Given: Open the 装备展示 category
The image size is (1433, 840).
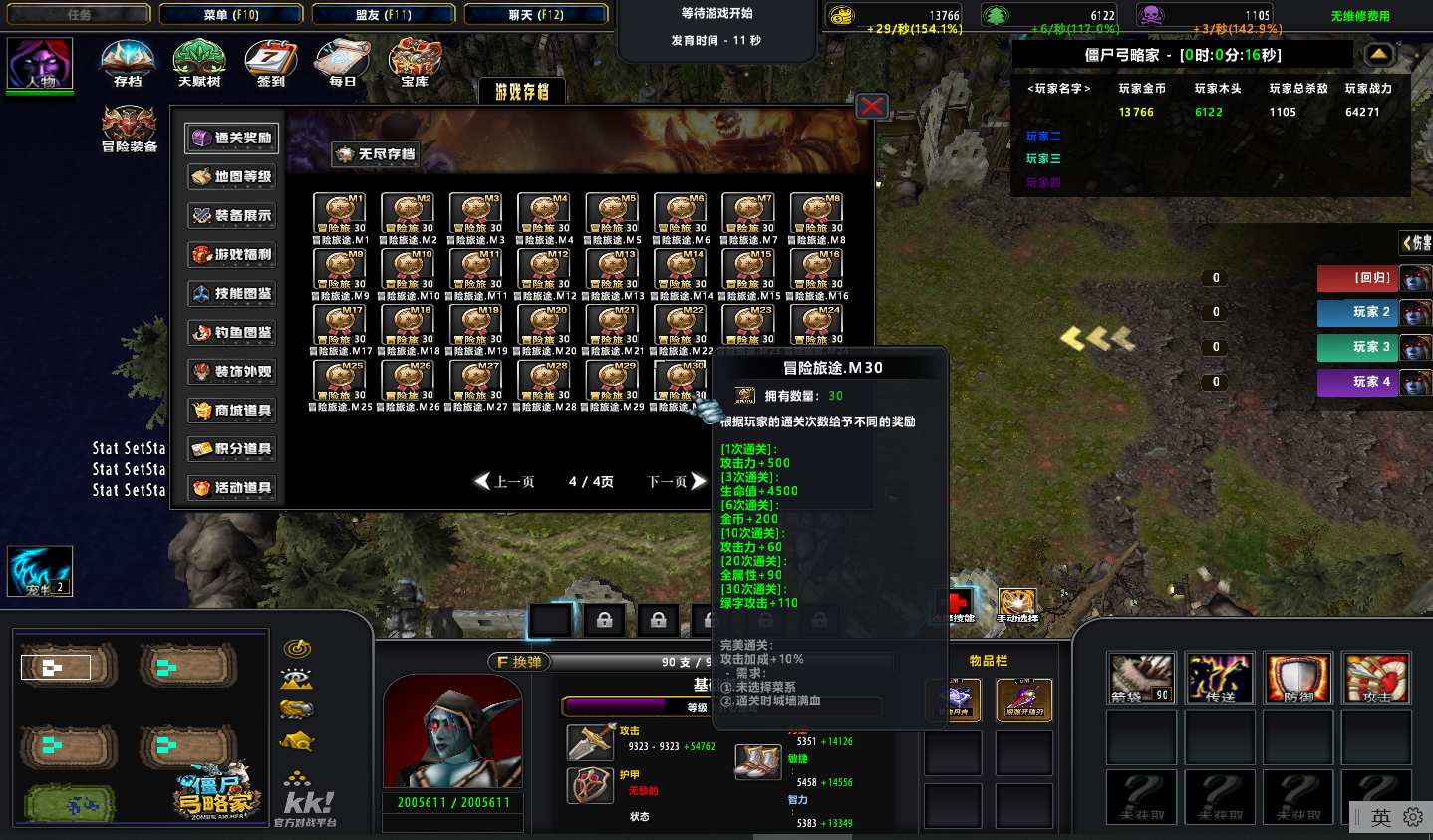Looking at the screenshot, I should 232,215.
